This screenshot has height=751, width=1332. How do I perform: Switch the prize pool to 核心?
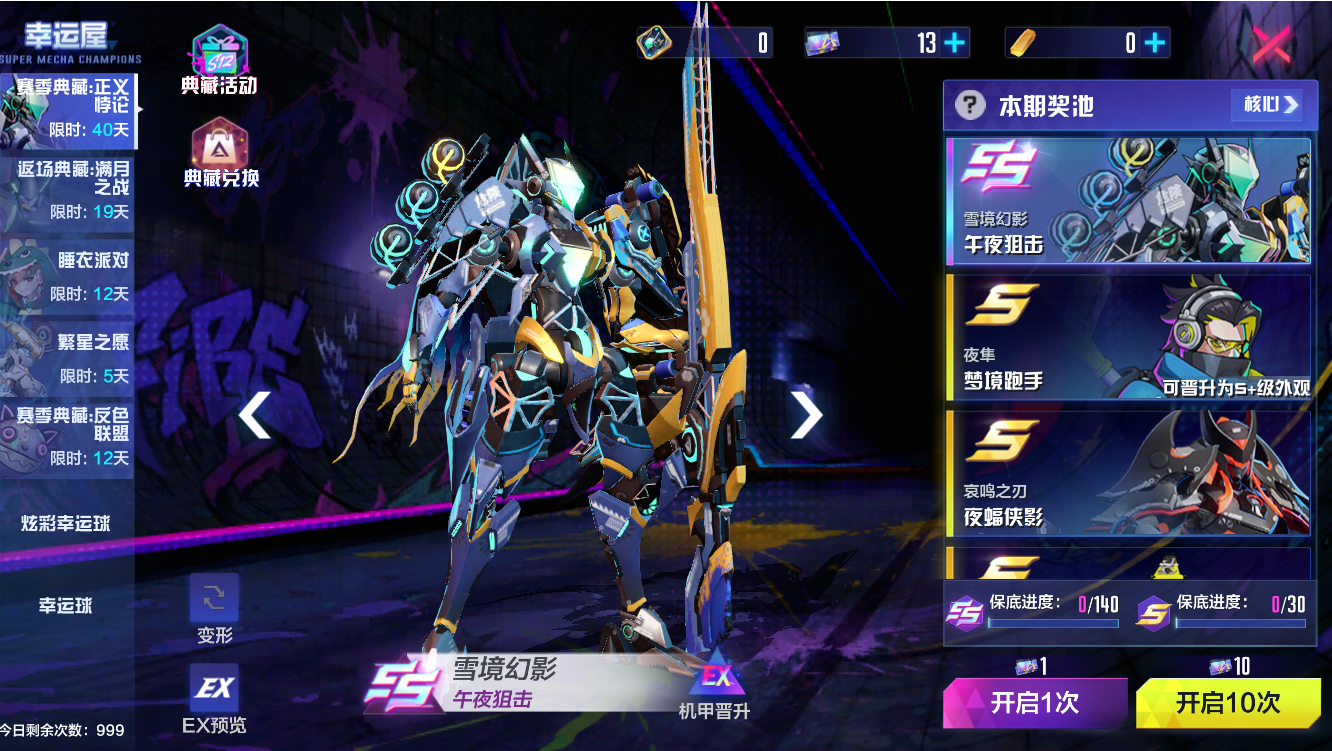1270,104
